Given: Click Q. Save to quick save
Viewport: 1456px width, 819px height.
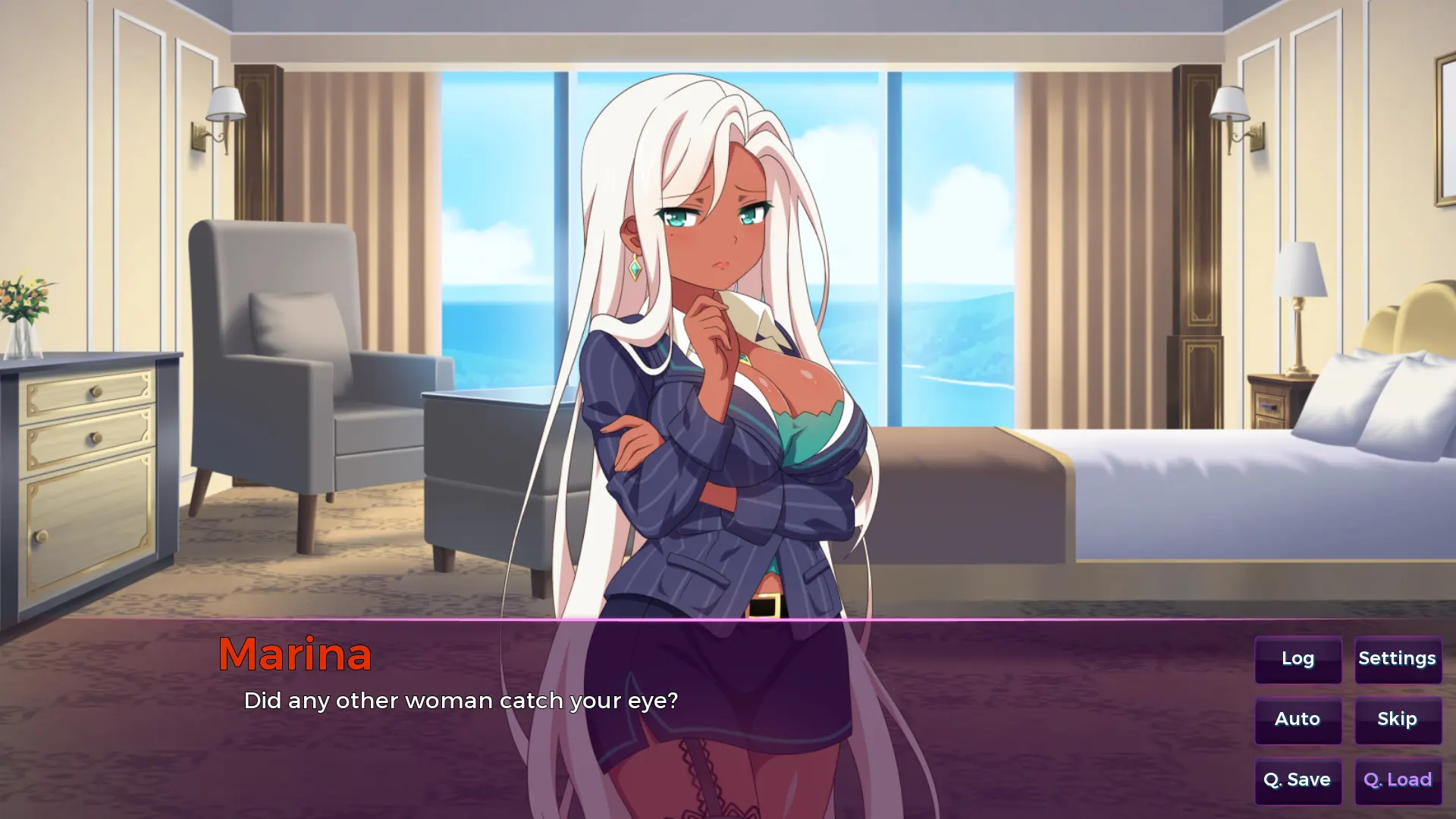Looking at the screenshot, I should tap(1298, 780).
